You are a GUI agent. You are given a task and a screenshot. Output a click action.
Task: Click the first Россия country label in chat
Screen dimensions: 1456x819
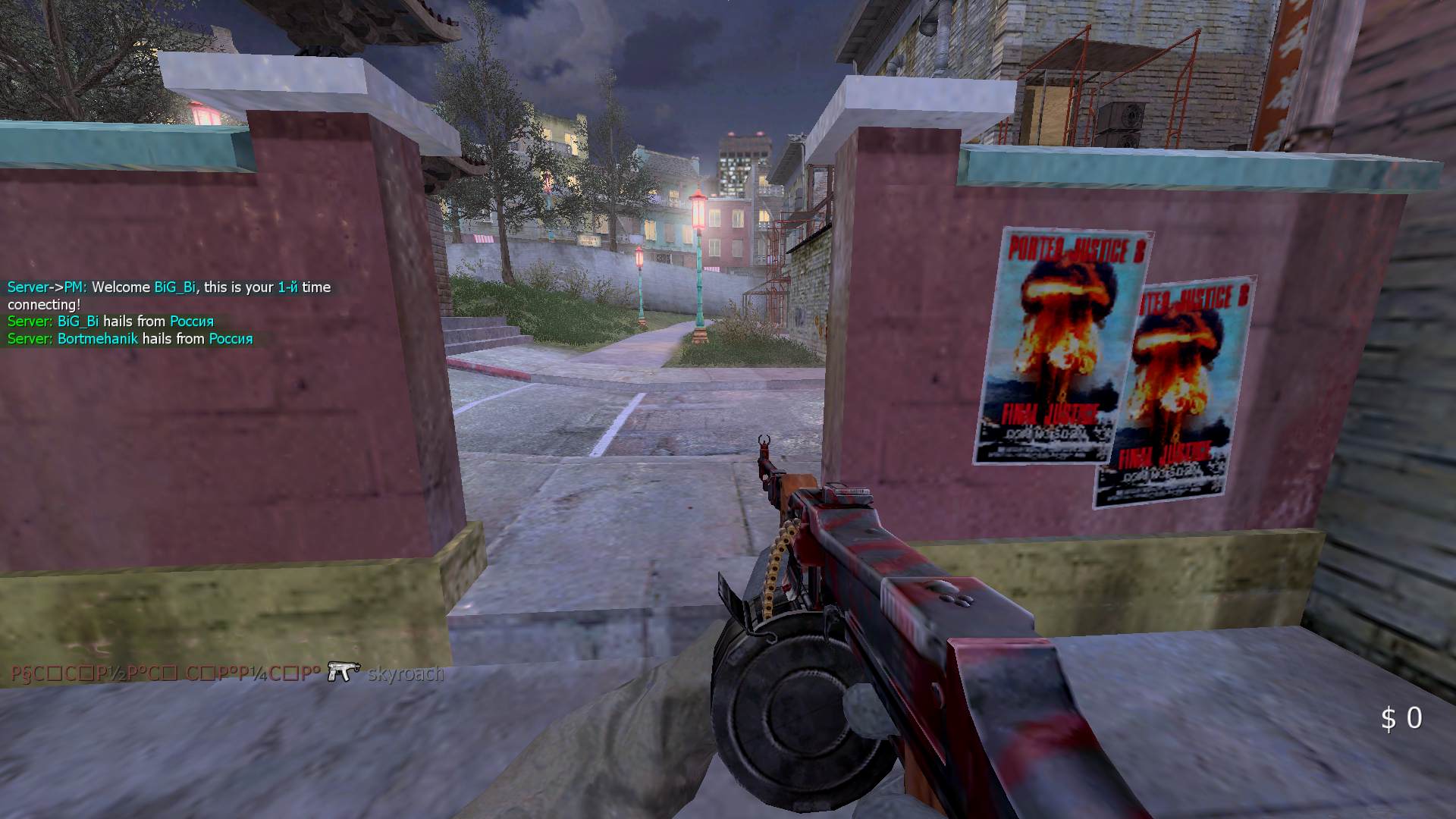191,322
